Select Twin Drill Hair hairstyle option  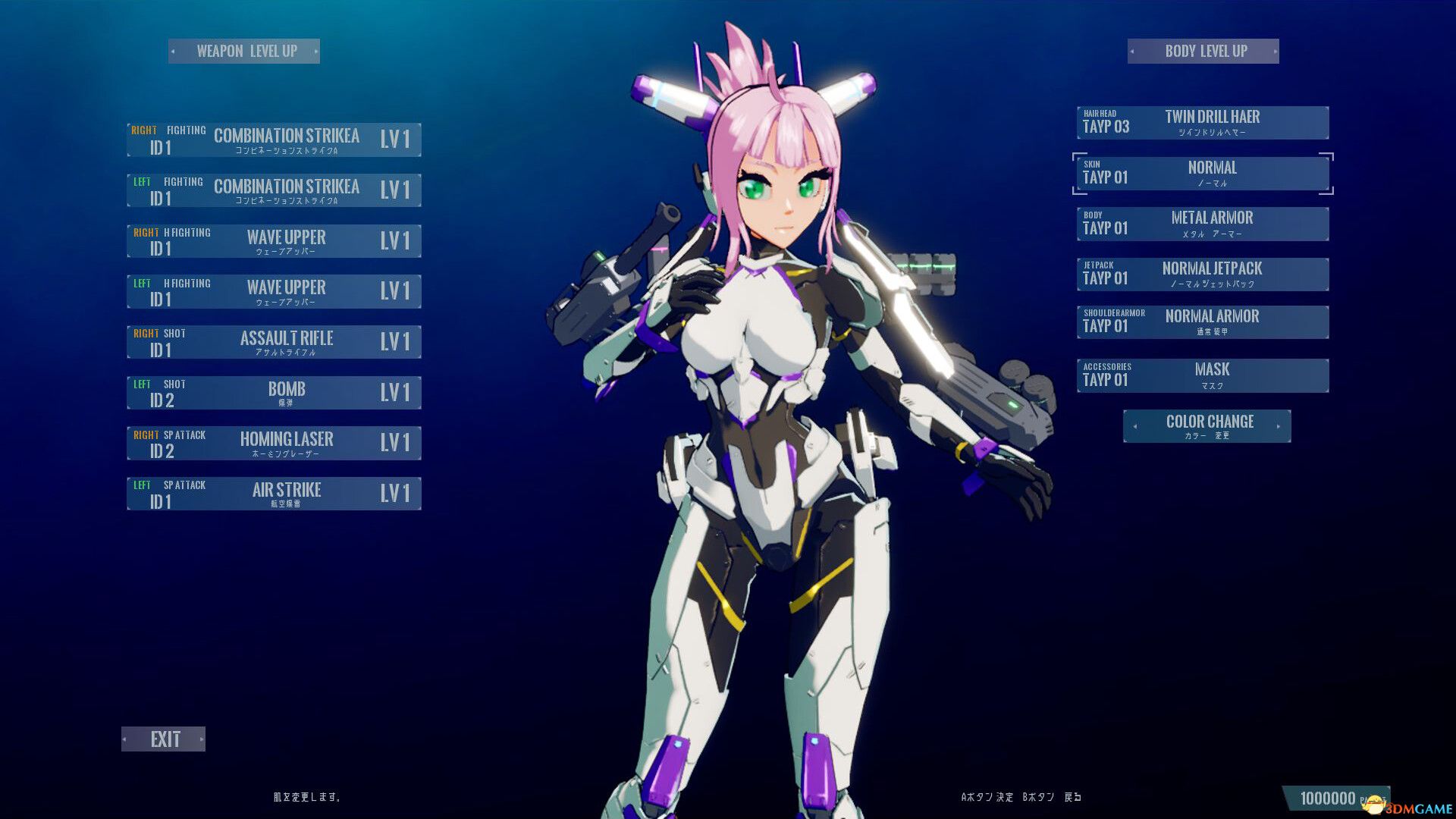tap(1202, 122)
